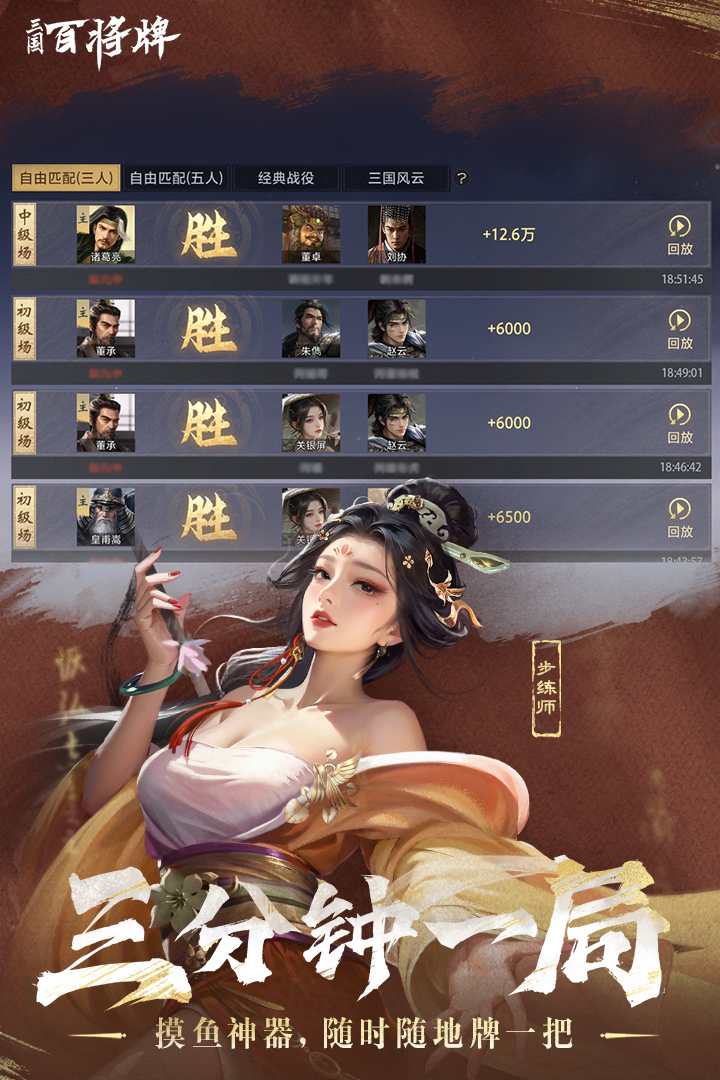Select the 诸葛亮 portrait
This screenshot has width=720, height=1080.
(106, 234)
